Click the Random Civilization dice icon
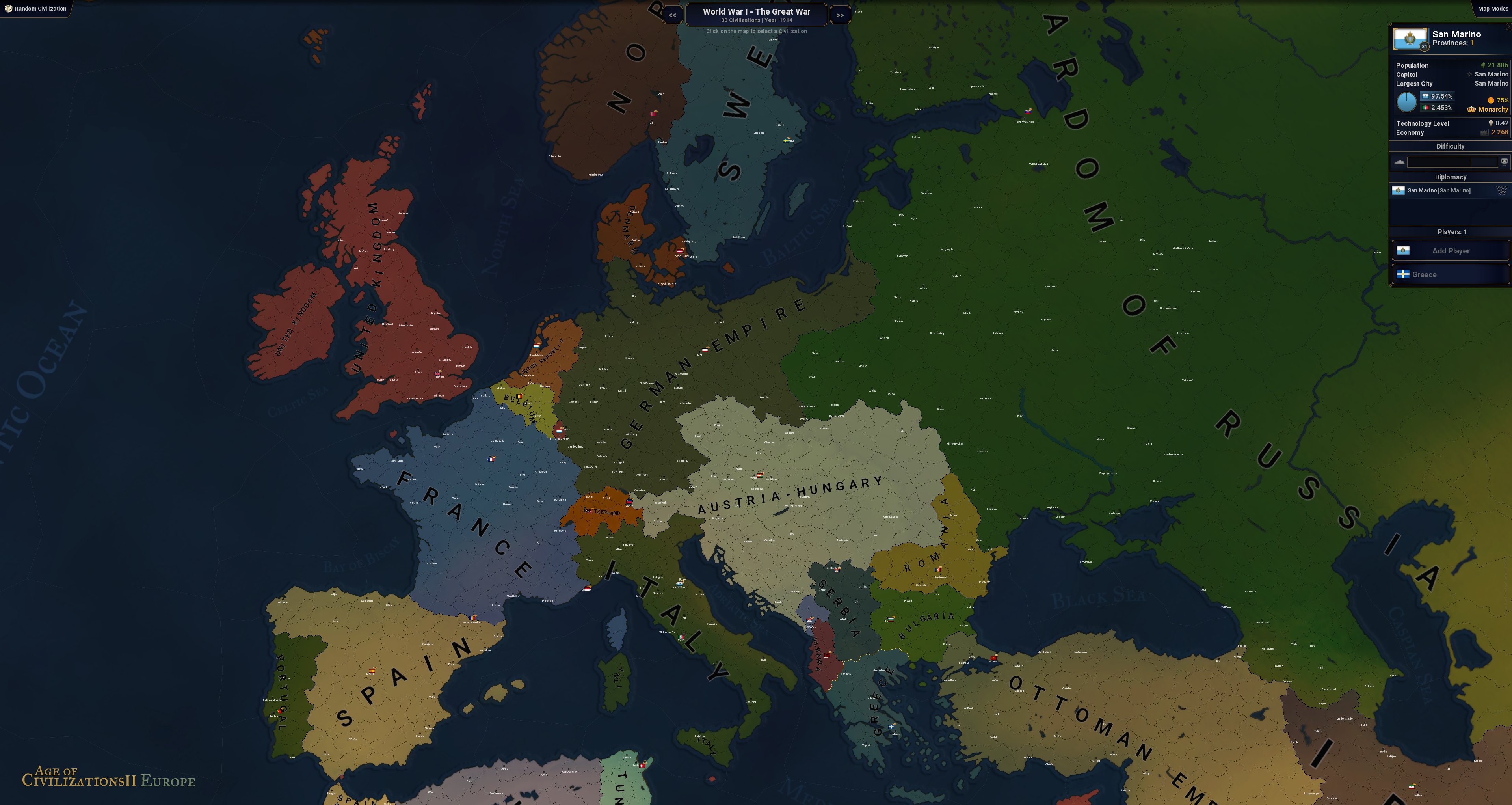Image resolution: width=1512 pixels, height=805 pixels. click(x=8, y=8)
